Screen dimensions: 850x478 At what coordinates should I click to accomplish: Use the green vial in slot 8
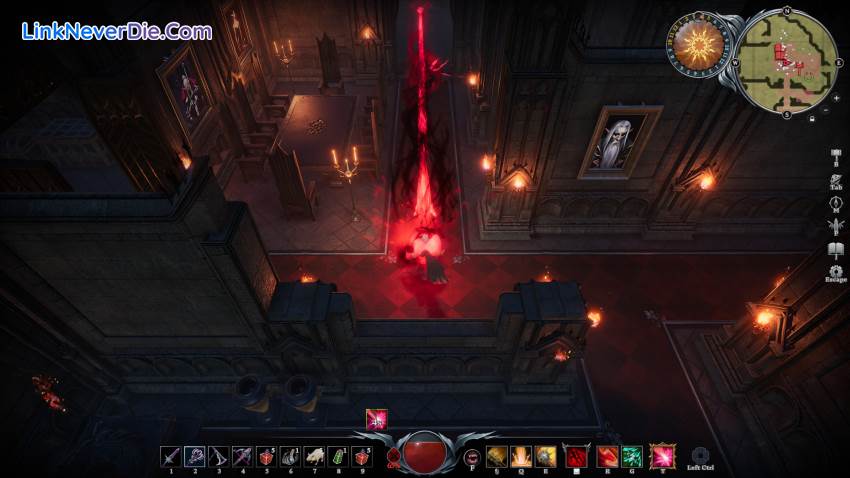pos(338,457)
